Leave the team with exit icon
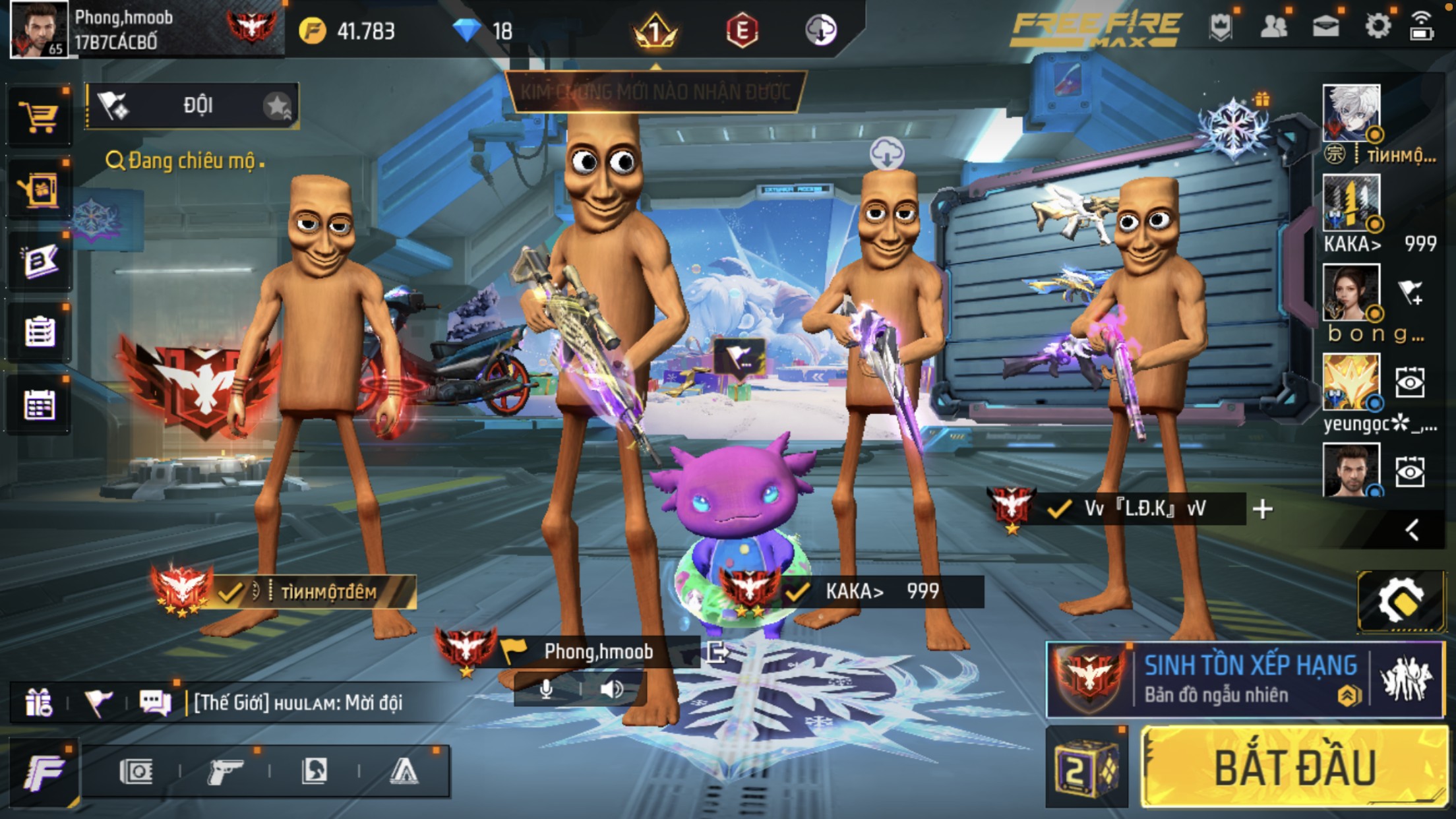This screenshot has width=1456, height=819. [717, 652]
